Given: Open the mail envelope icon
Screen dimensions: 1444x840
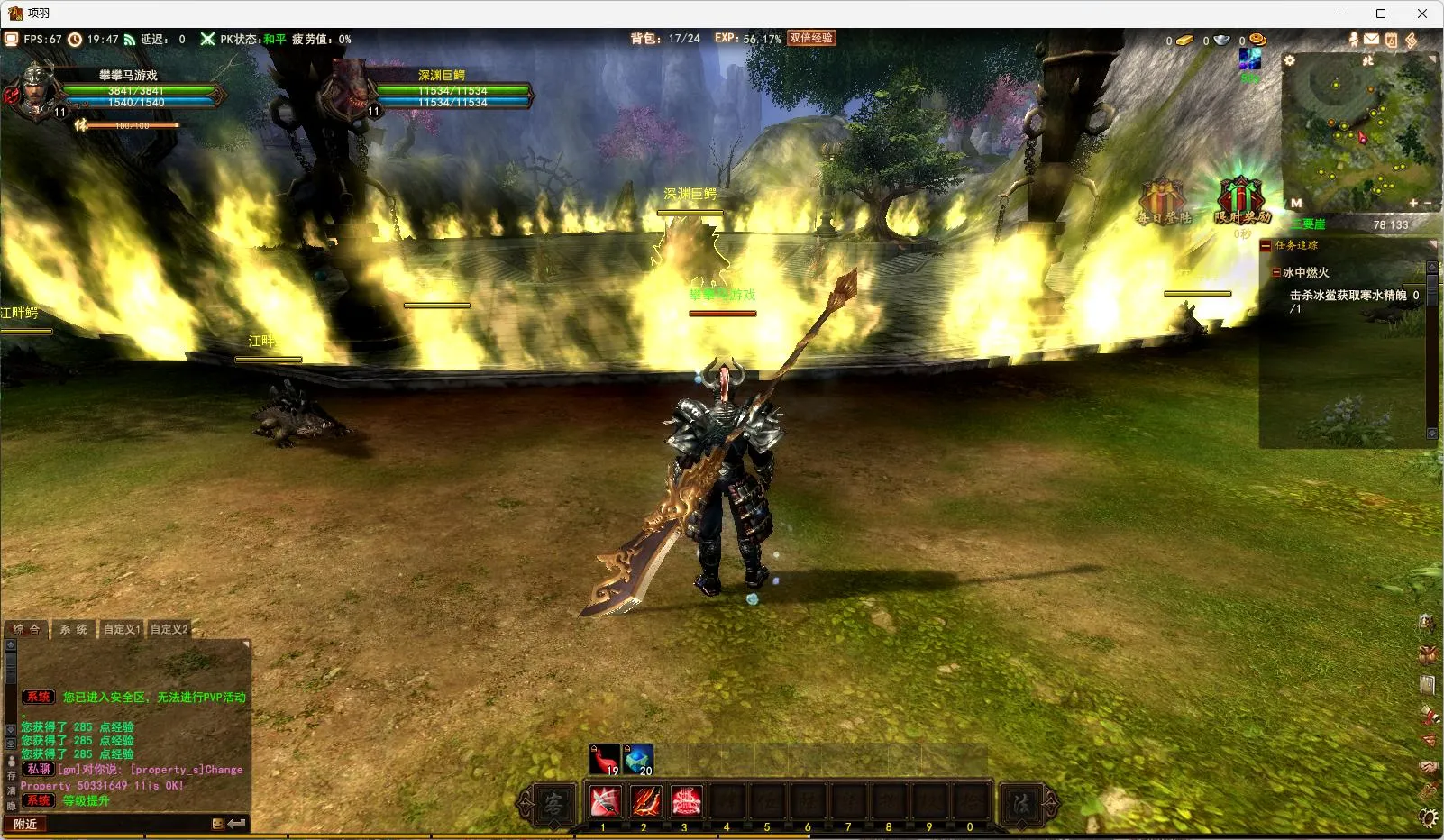Looking at the screenshot, I should 1371,40.
